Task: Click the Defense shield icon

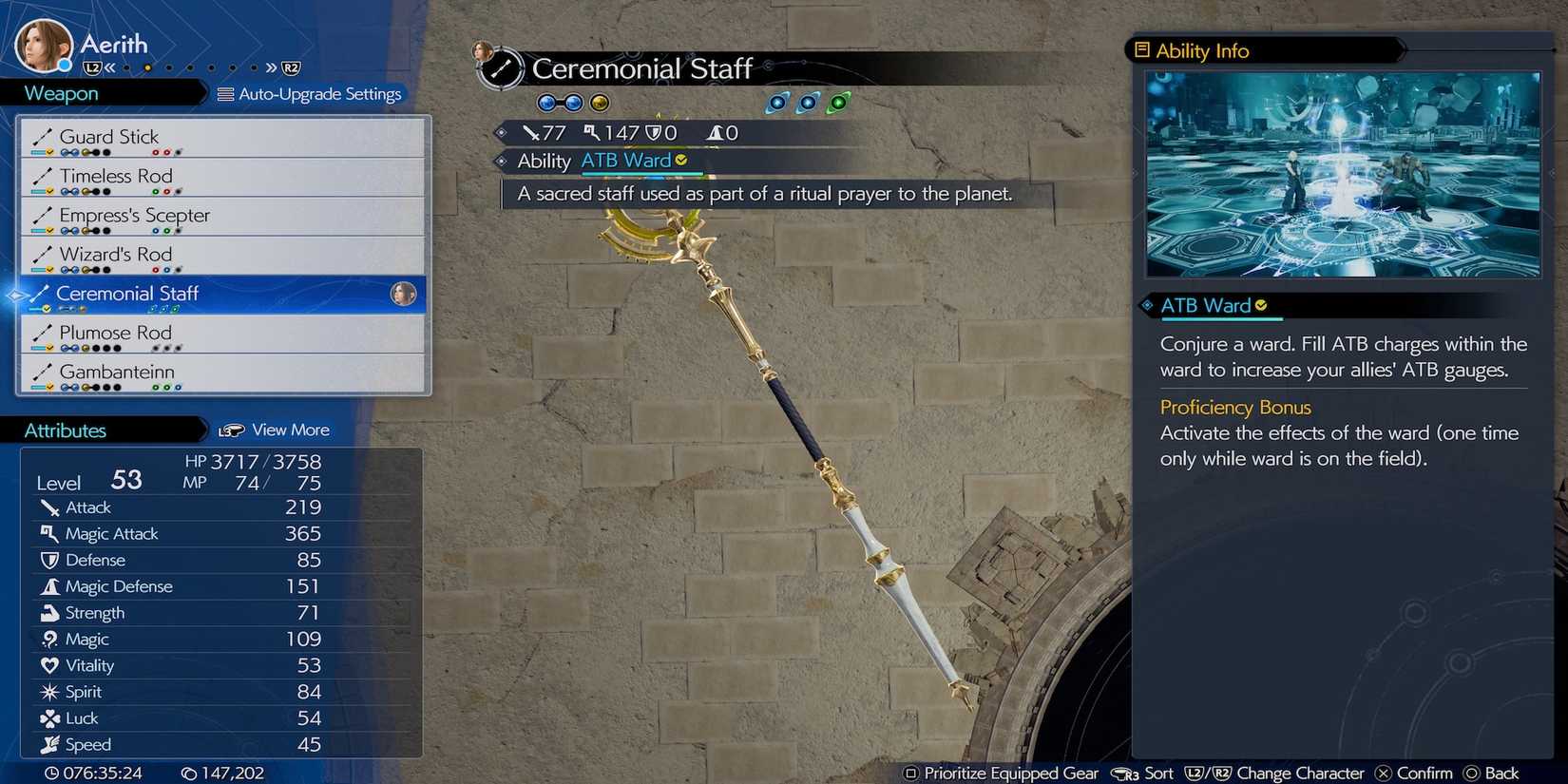Action: (x=50, y=561)
